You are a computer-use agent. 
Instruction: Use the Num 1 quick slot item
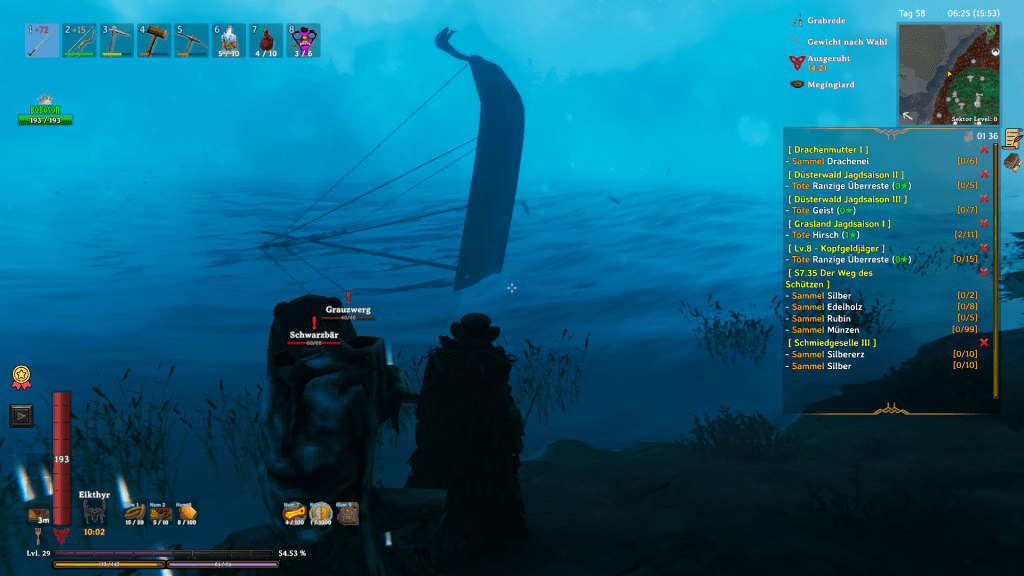(132, 514)
